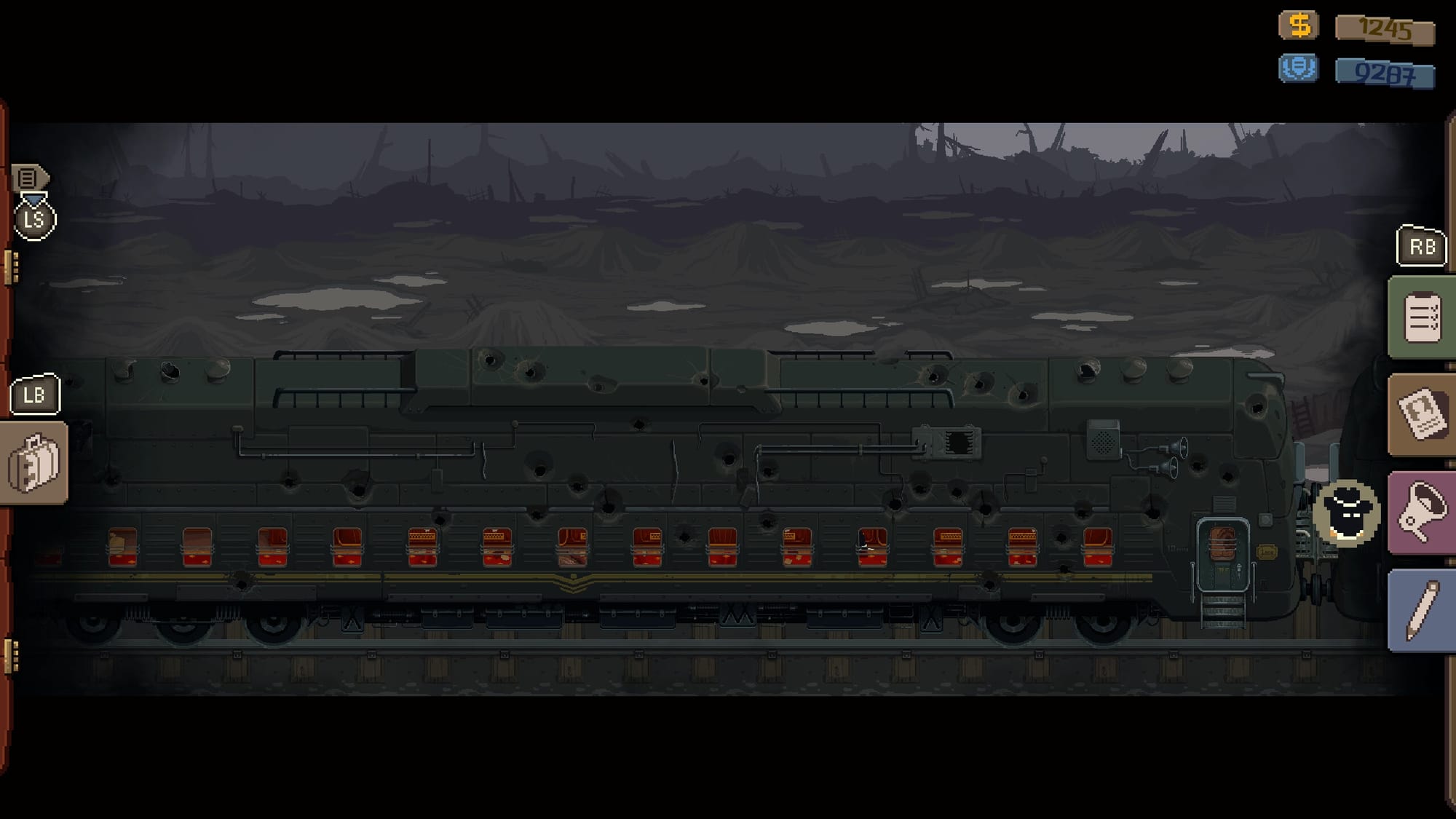
Task: Click the round LS stick badge
Action: [35, 218]
